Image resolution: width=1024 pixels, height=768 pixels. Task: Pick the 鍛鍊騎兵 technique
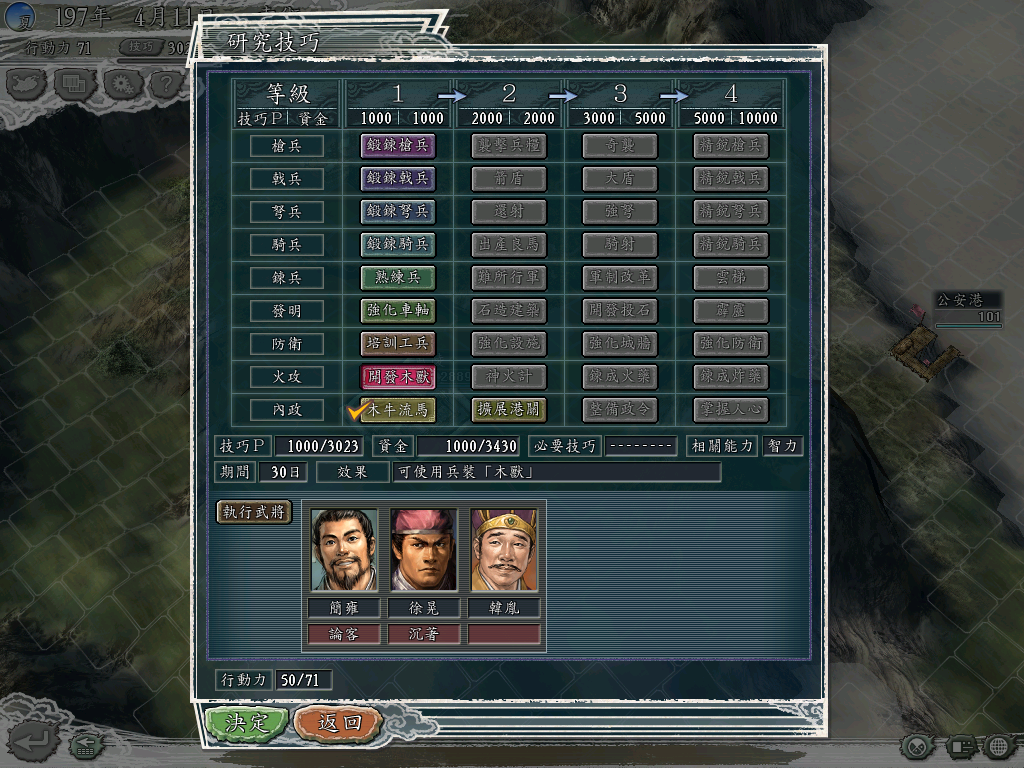pyautogui.click(x=398, y=245)
